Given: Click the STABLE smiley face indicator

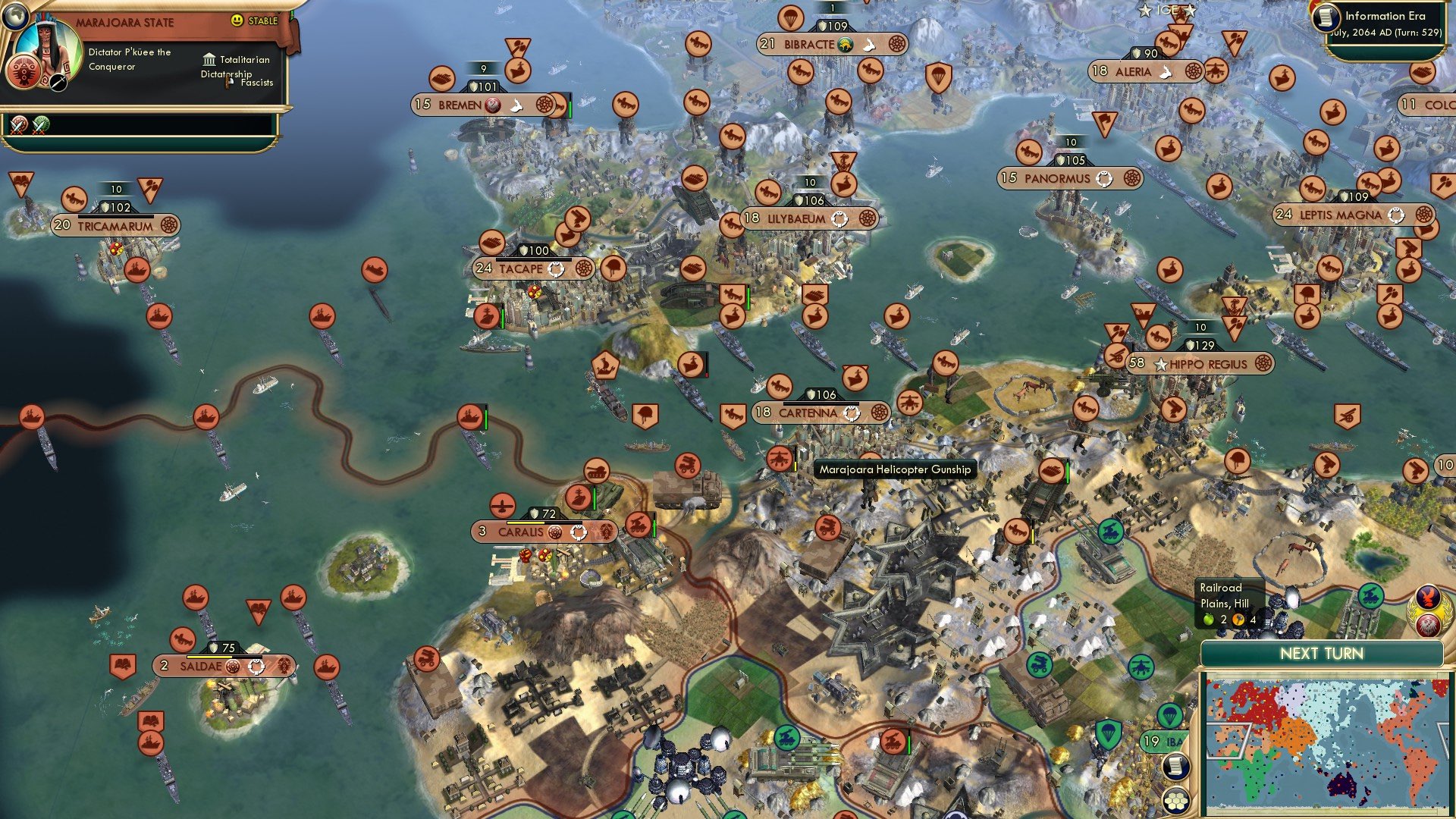Looking at the screenshot, I should [x=237, y=20].
